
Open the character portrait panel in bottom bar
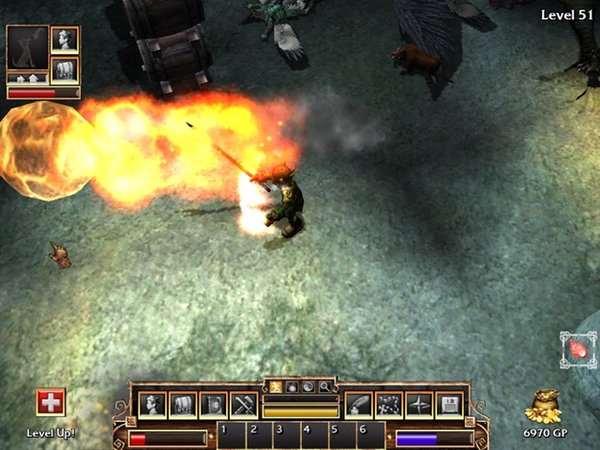point(153,404)
